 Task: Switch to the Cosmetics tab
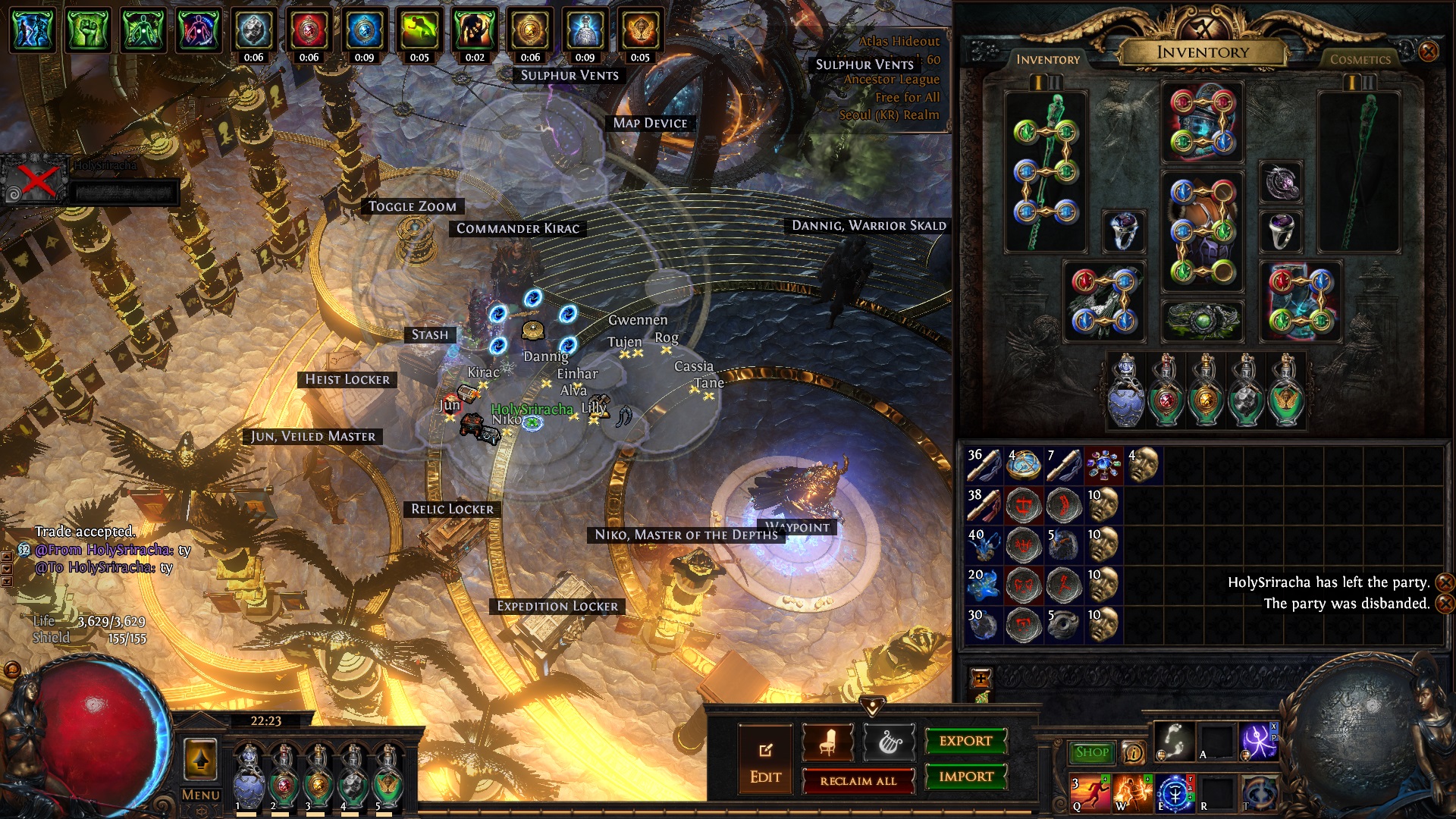click(x=1360, y=59)
